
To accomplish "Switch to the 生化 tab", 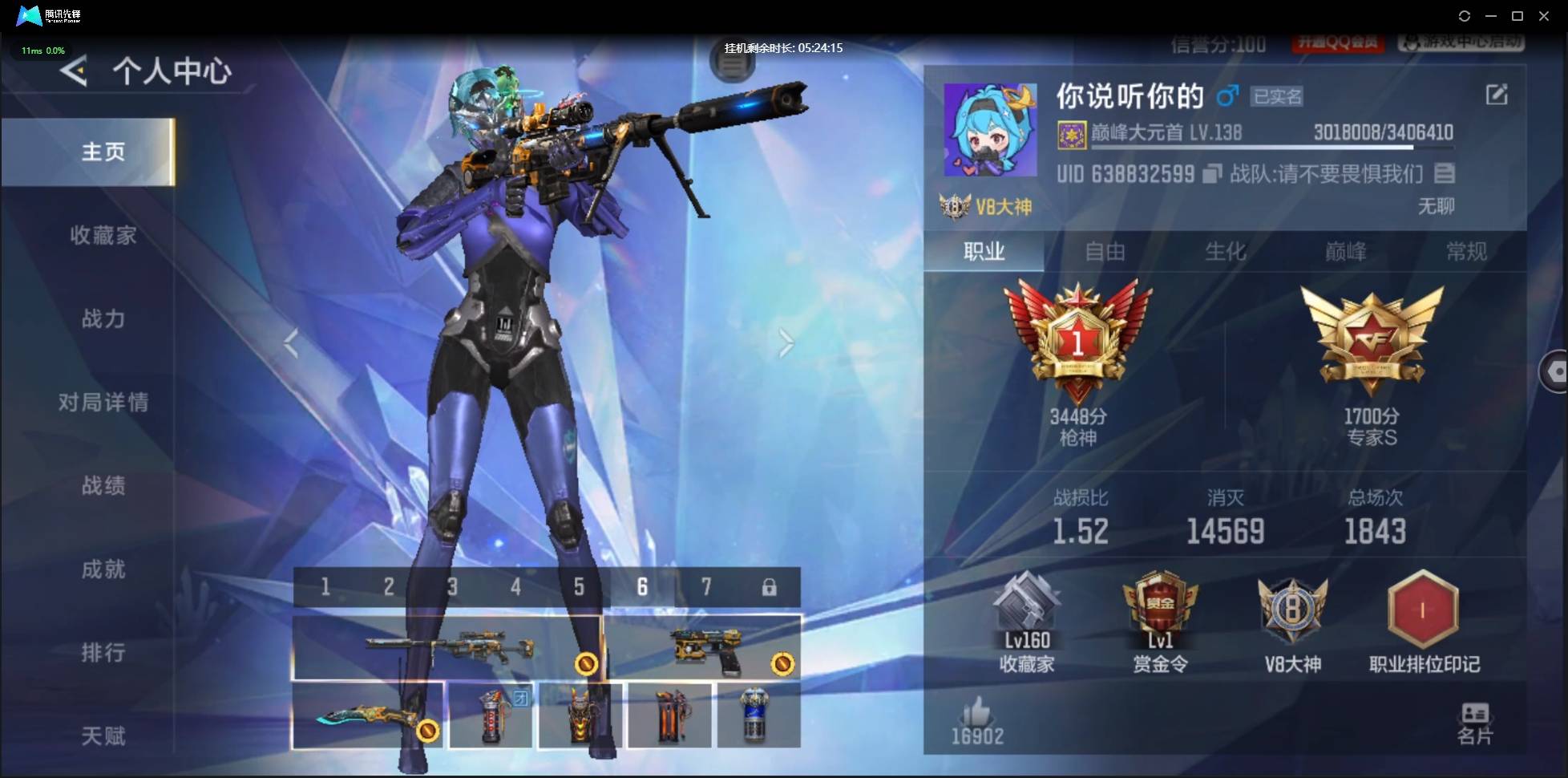I will point(1227,251).
